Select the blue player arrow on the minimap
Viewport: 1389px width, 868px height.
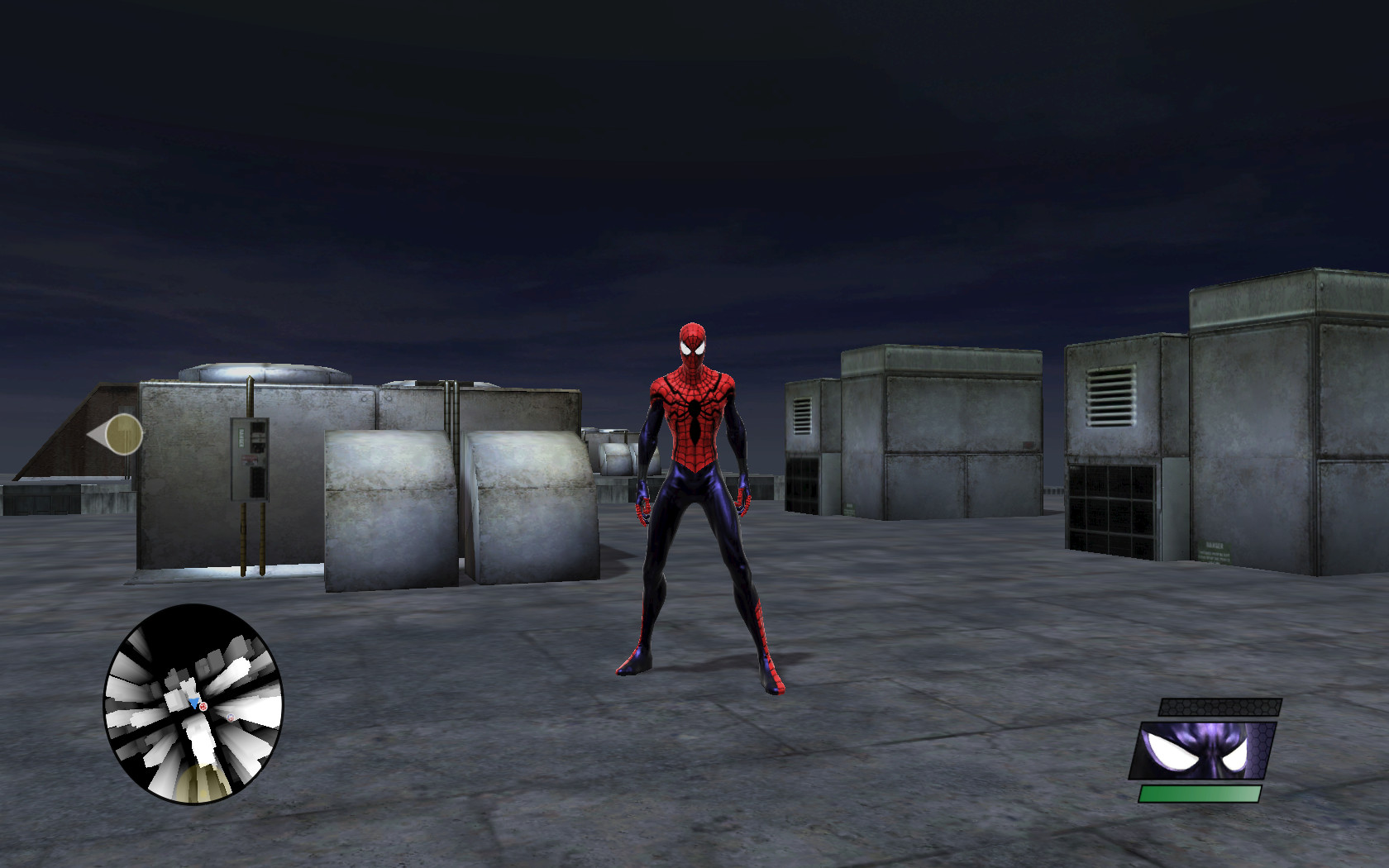tap(194, 702)
